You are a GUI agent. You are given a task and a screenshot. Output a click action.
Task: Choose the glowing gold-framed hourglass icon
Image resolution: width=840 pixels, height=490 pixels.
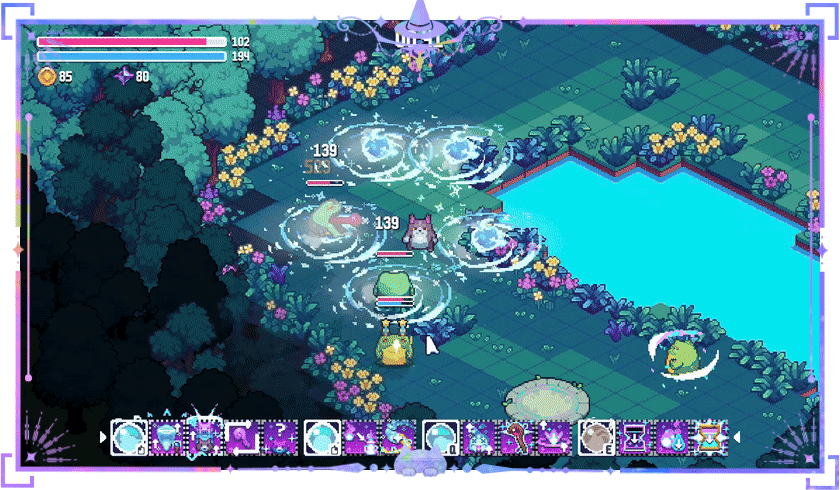pos(710,438)
